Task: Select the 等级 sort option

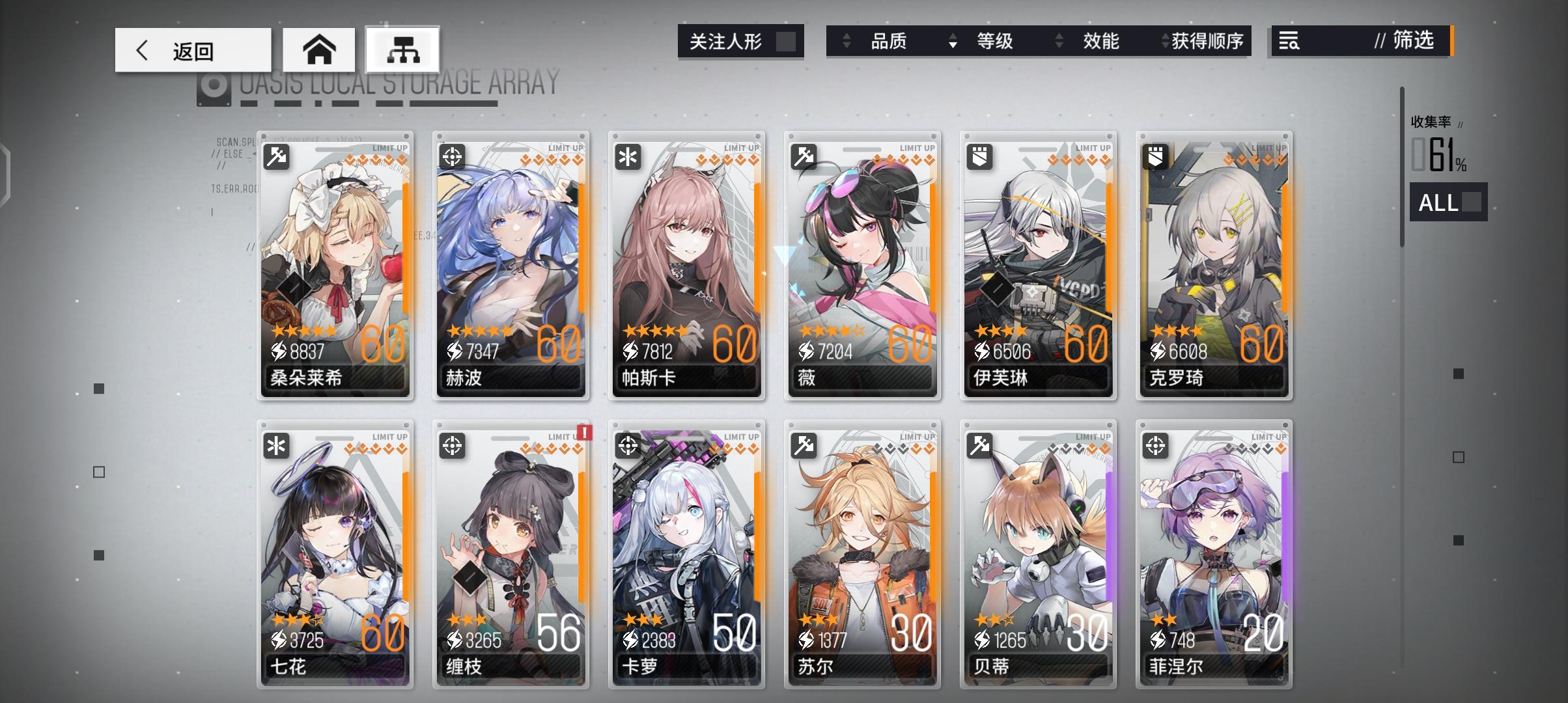Action: (x=996, y=42)
